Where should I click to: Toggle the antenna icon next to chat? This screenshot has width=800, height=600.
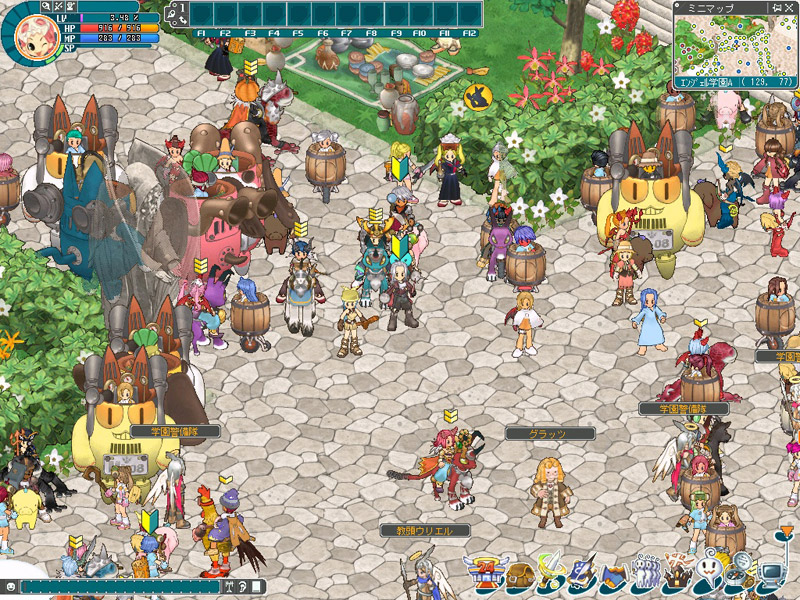(231, 587)
